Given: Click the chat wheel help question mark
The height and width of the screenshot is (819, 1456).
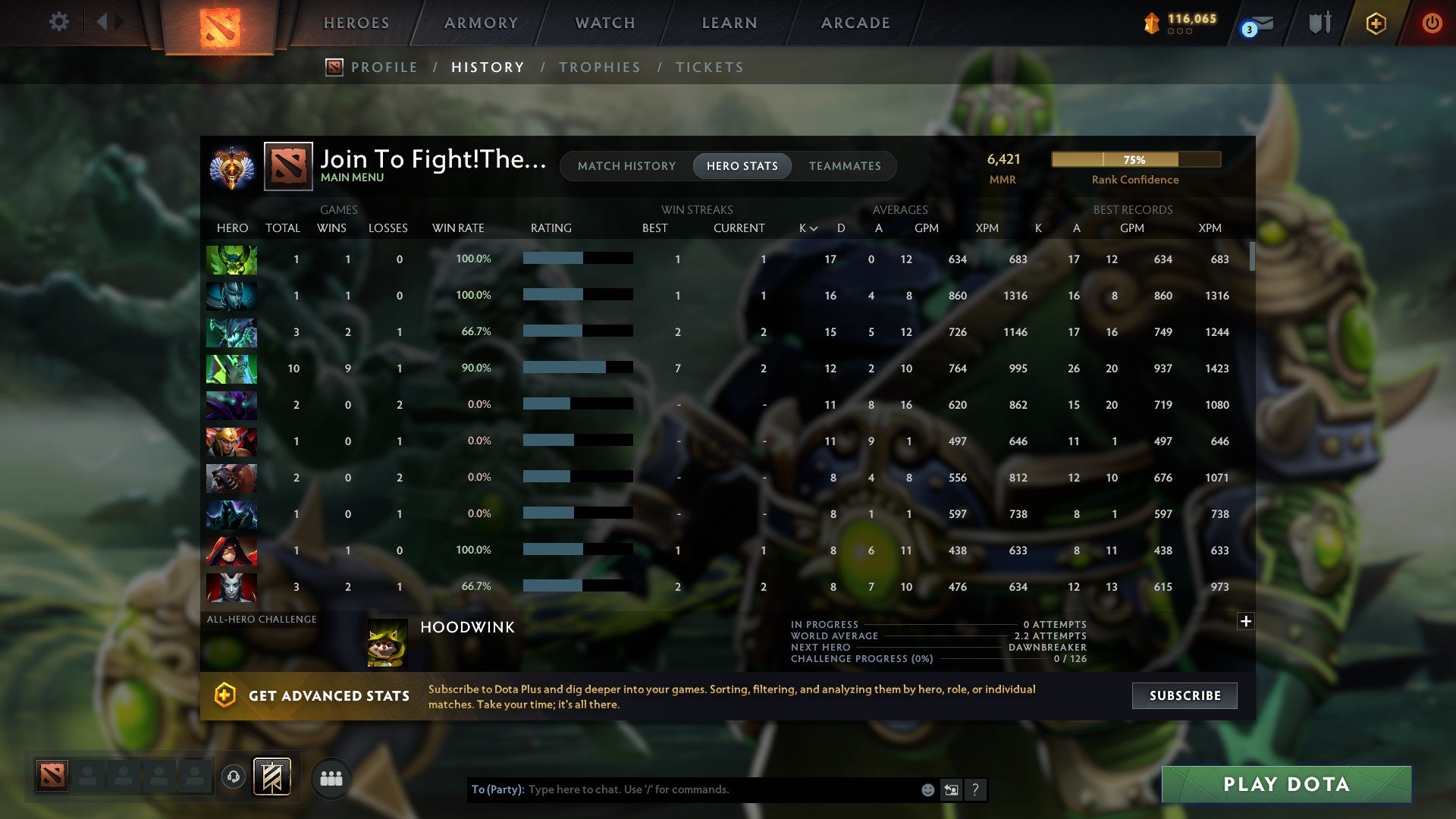Looking at the screenshot, I should tap(977, 789).
